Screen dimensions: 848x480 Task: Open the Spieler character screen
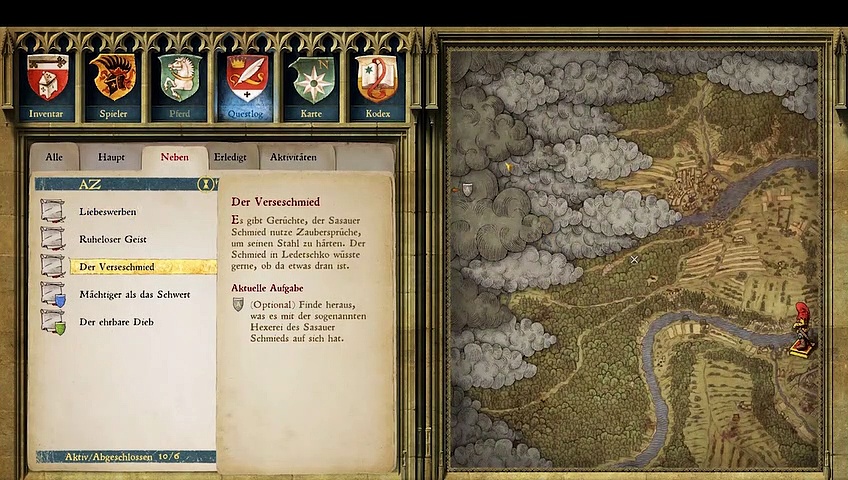[x=112, y=86]
